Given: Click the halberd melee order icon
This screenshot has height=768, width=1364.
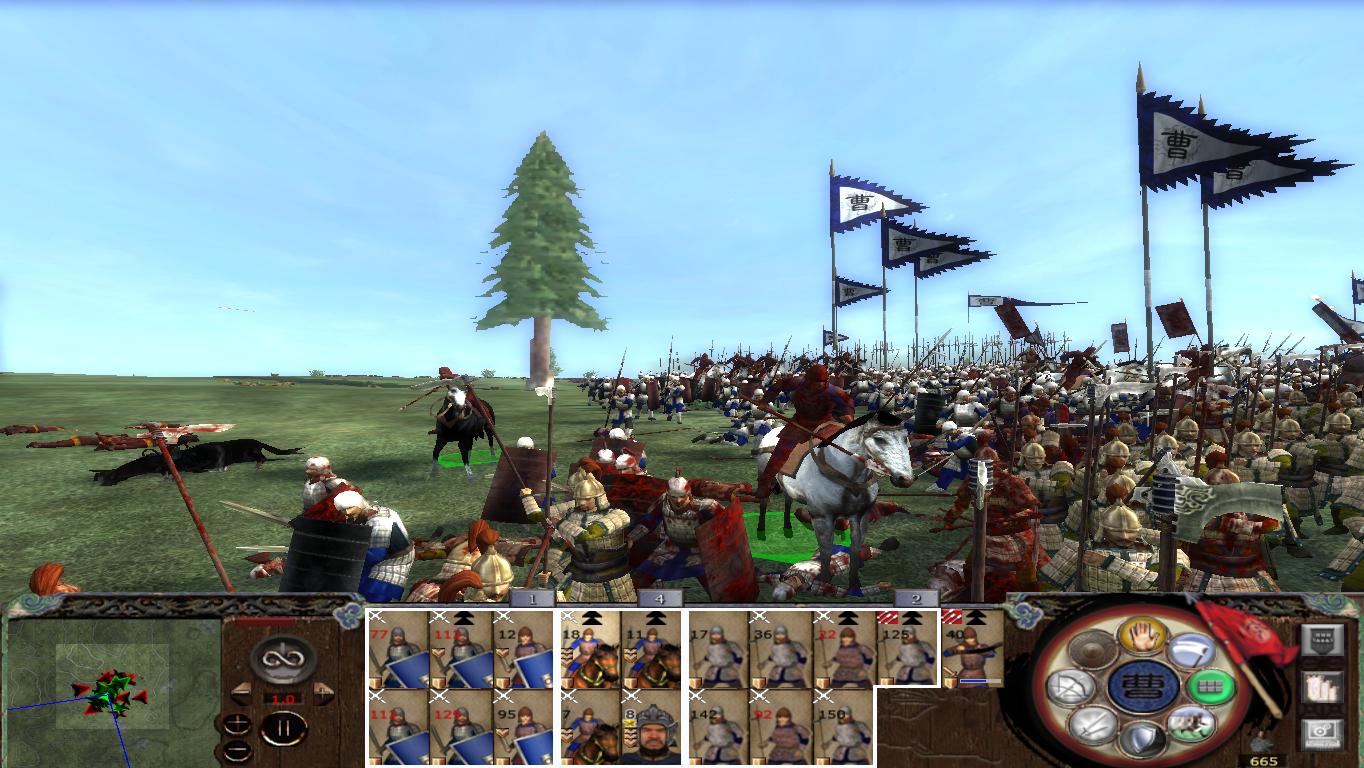Looking at the screenshot, I should pos(1190,651).
